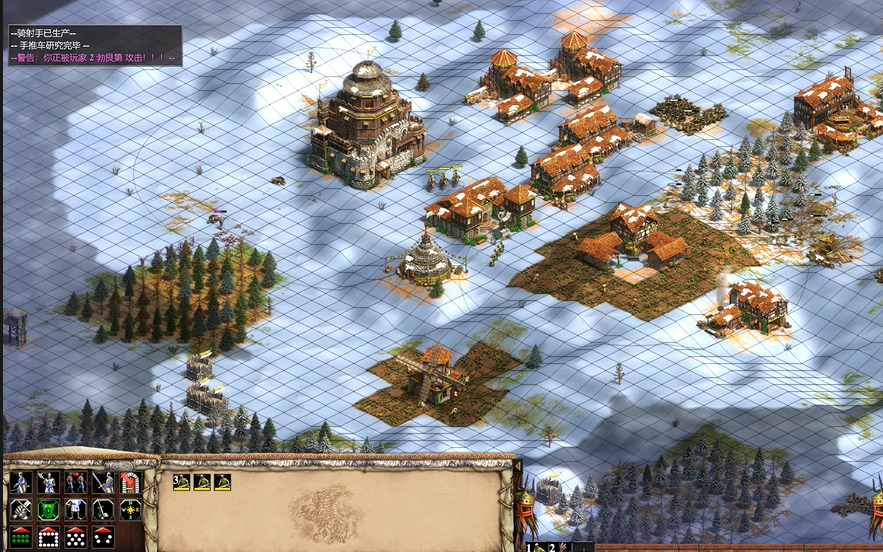Select the hollow box formation
This screenshot has width=883, height=552.
[48, 537]
